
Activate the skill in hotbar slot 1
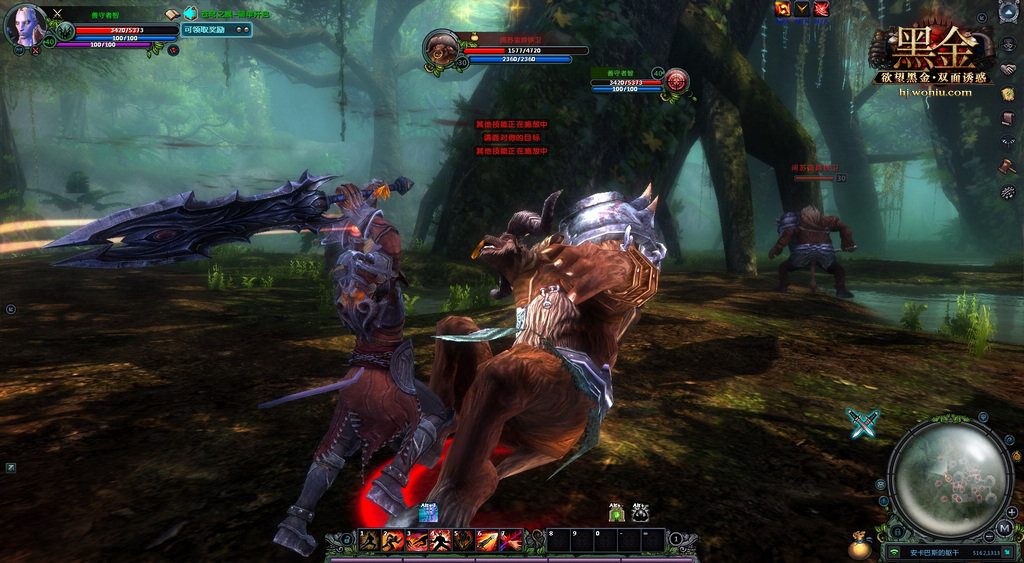369,541
